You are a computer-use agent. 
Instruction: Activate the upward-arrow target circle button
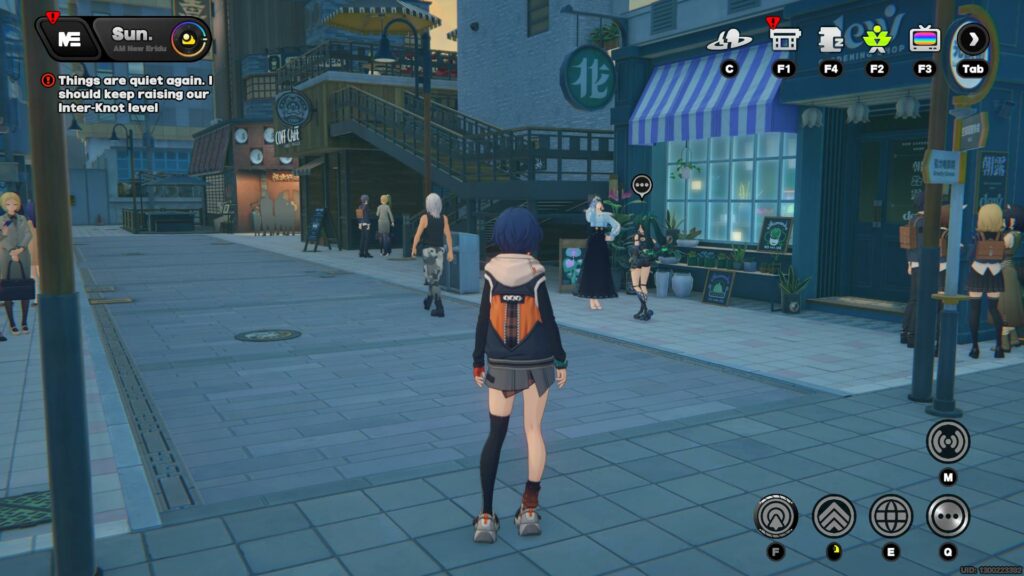click(776, 516)
